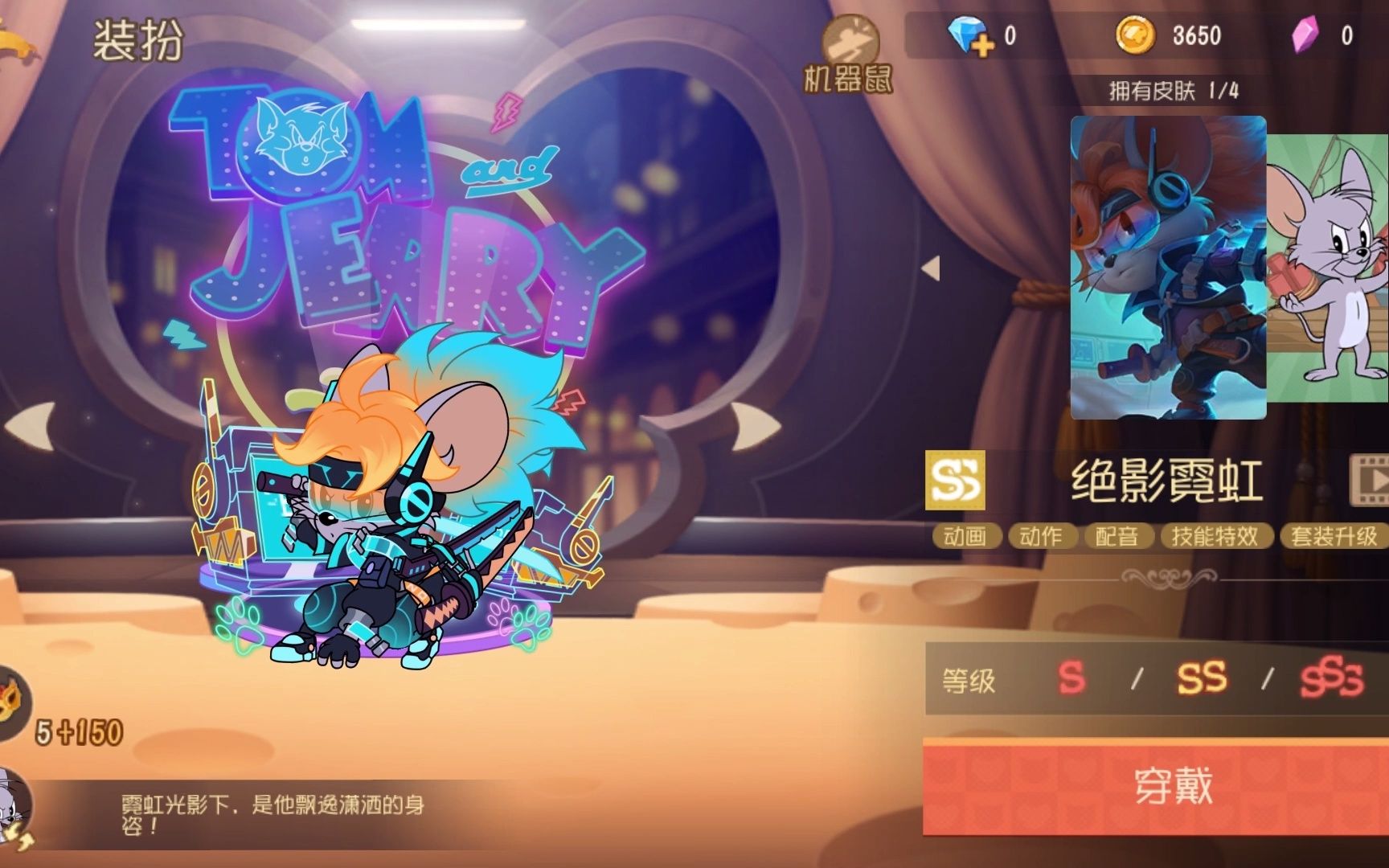The height and width of the screenshot is (868, 1389).
Task: Switch to the 配音 tab
Action: pos(1118,537)
